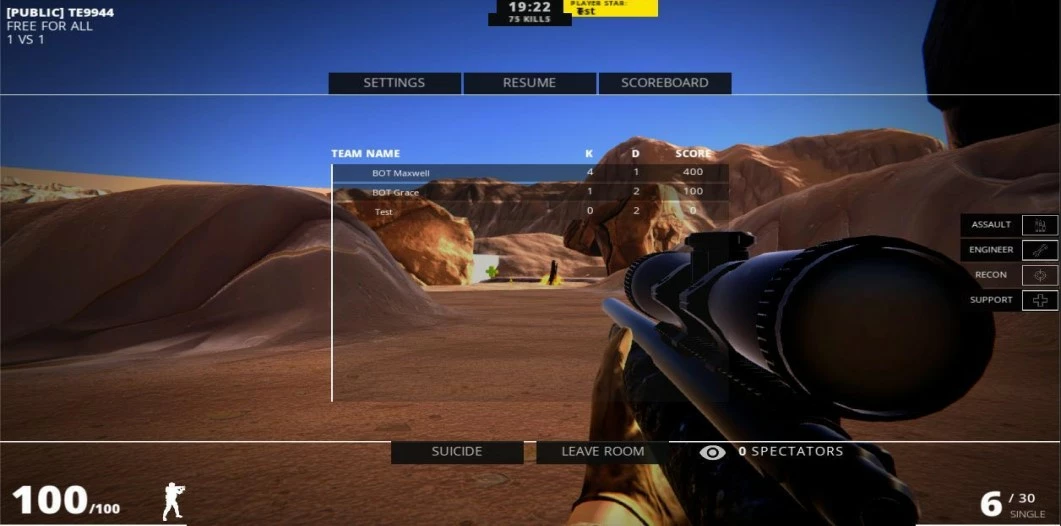
Task: Click the Suicide button
Action: point(457,452)
